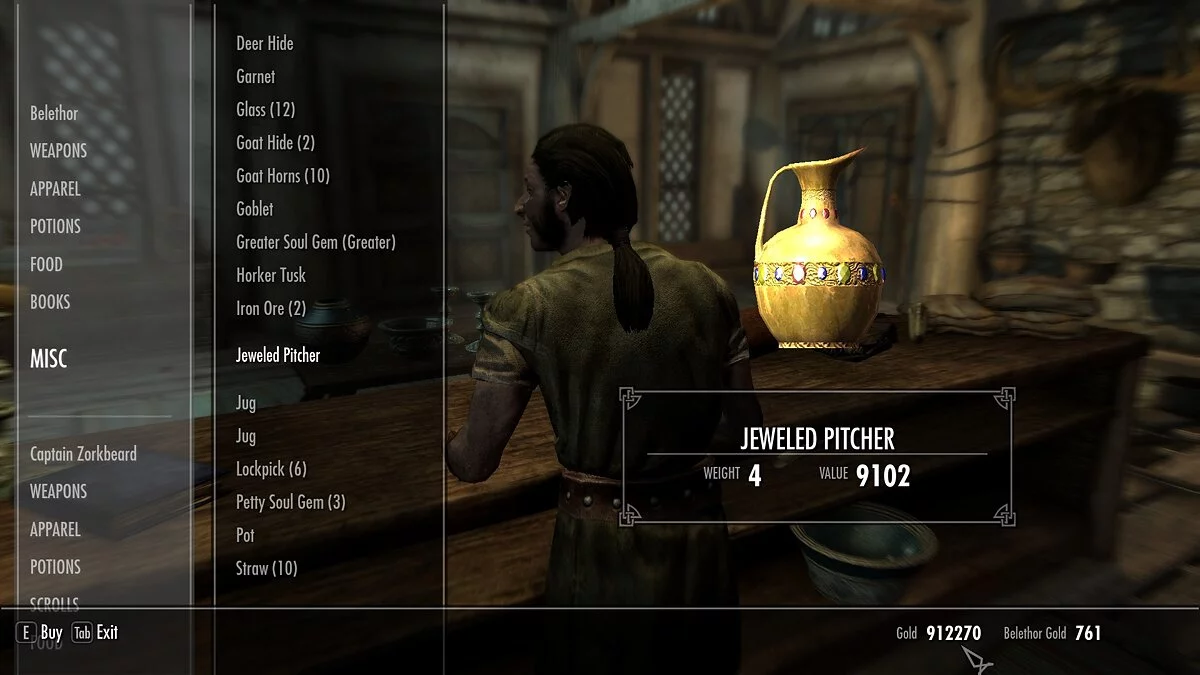Pick Goat Hide (2) from the list
Image resolution: width=1200 pixels, height=675 pixels.
tap(275, 143)
